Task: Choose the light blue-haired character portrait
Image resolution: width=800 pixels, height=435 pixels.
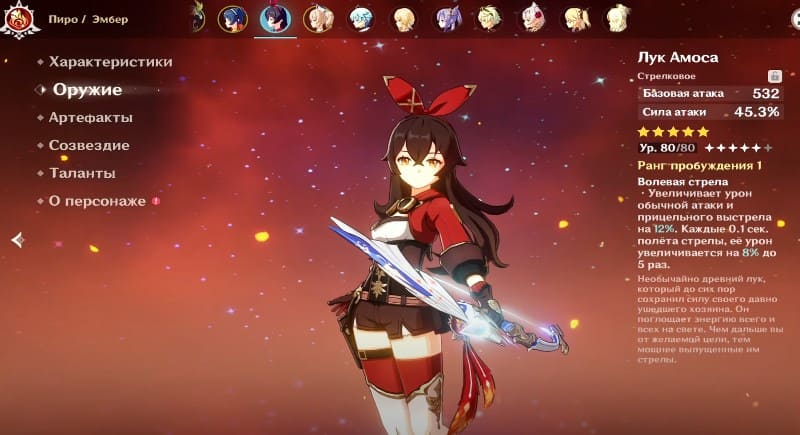Action: 361,18
